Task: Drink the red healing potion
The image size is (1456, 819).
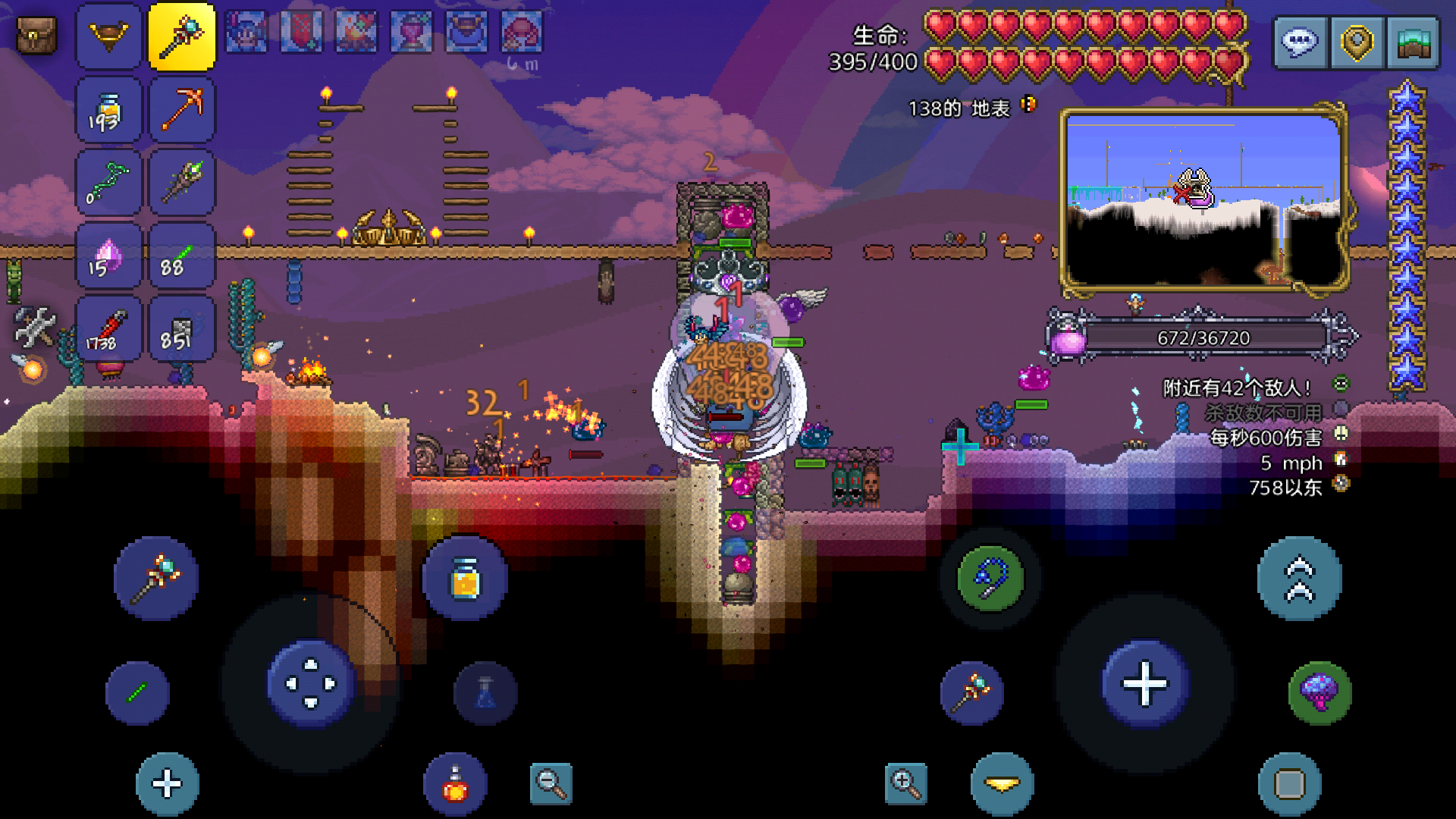Action: click(x=455, y=784)
